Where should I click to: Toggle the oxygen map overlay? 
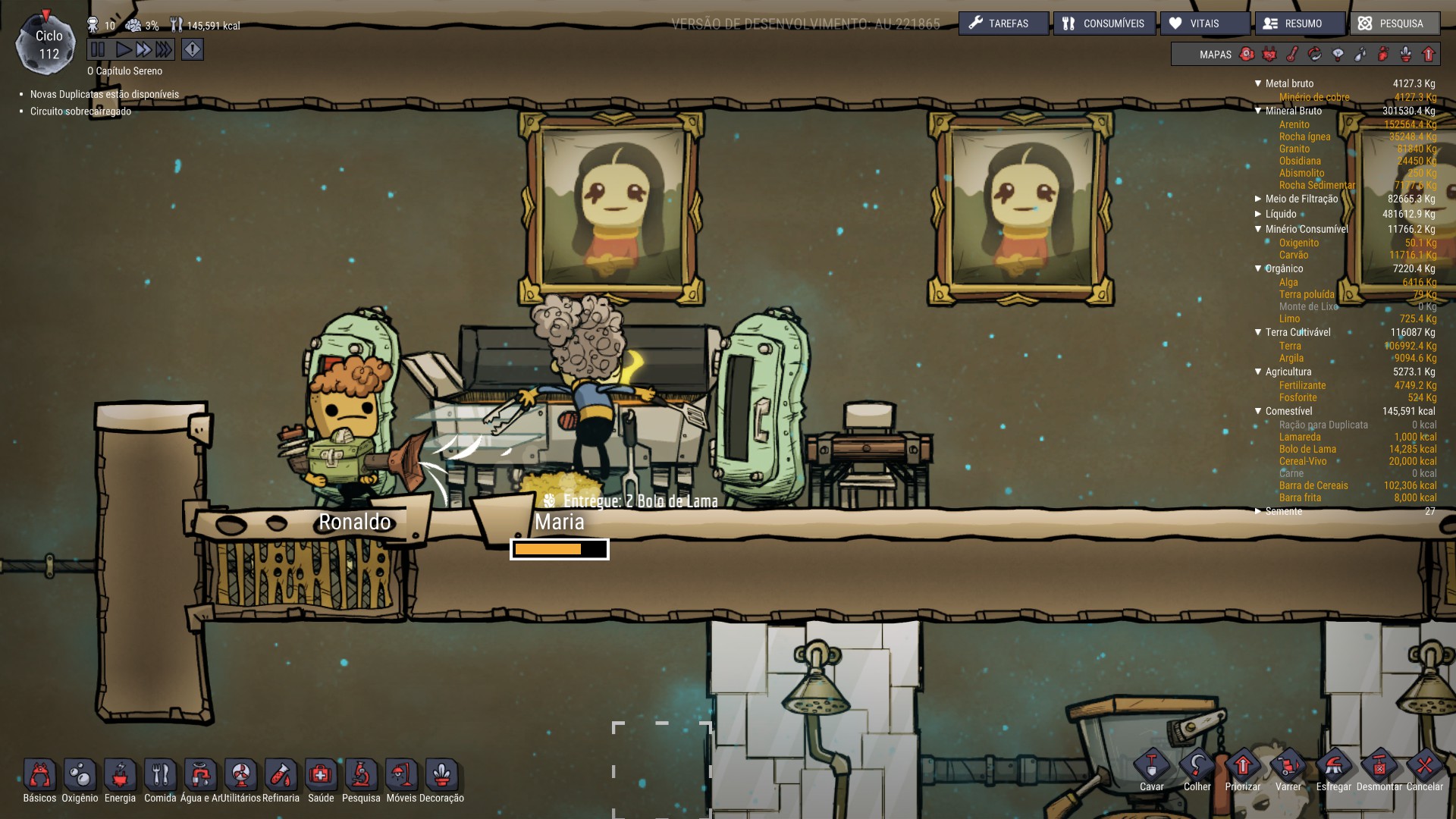[1245, 54]
